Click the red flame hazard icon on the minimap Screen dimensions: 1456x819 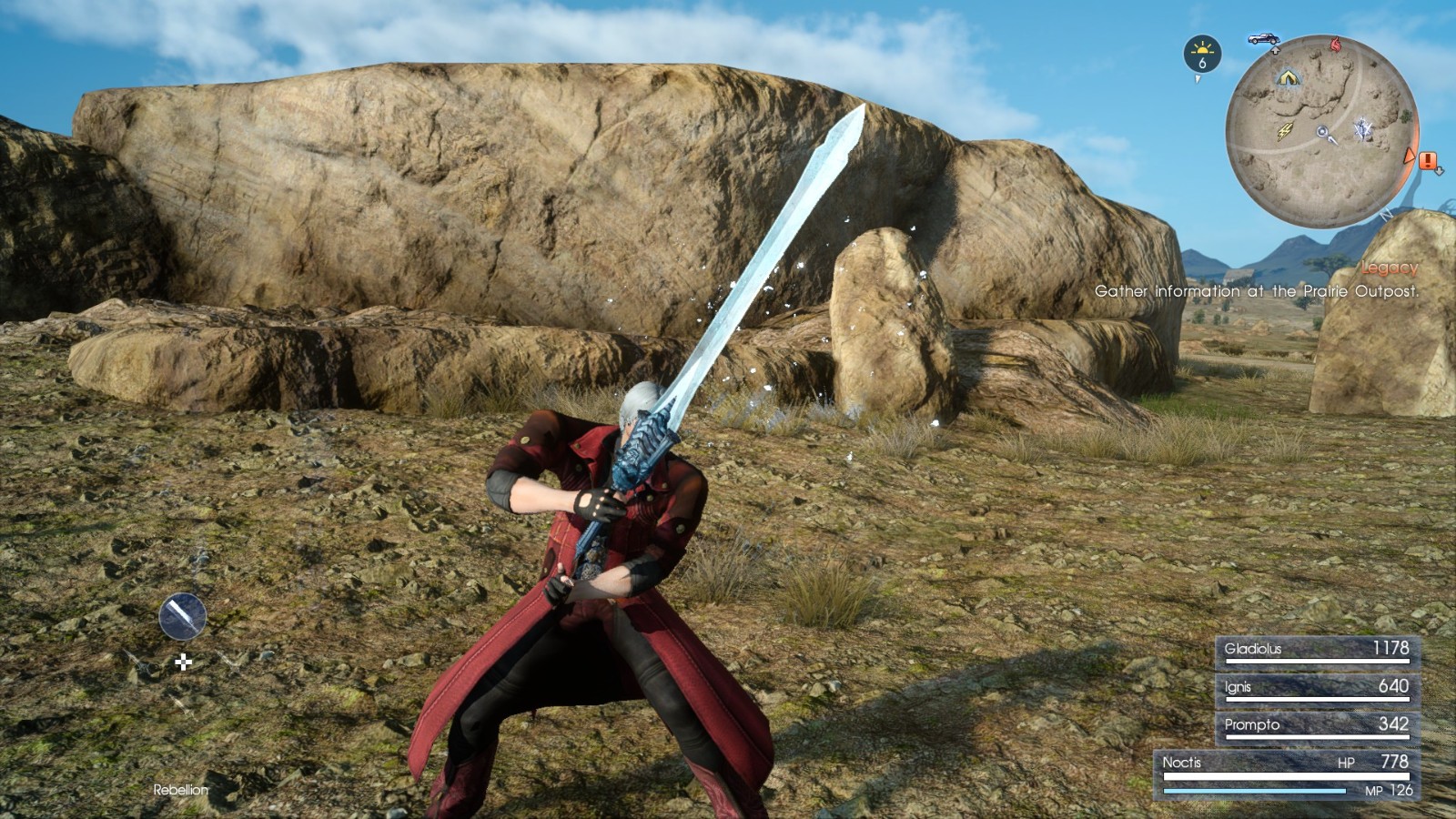(x=1335, y=44)
